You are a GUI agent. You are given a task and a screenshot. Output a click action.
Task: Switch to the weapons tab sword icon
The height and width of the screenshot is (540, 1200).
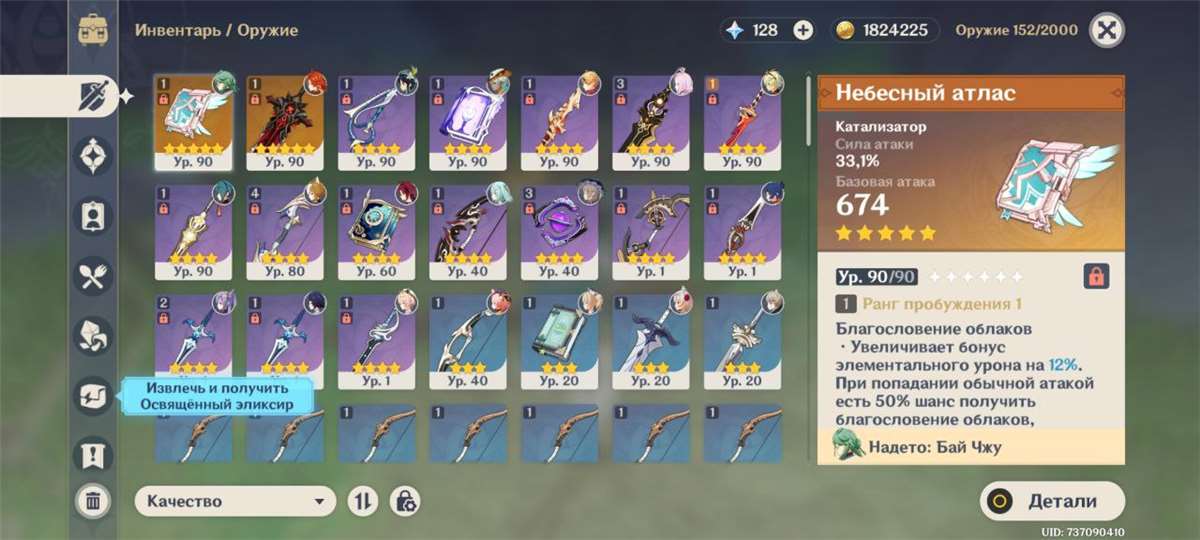coord(92,96)
